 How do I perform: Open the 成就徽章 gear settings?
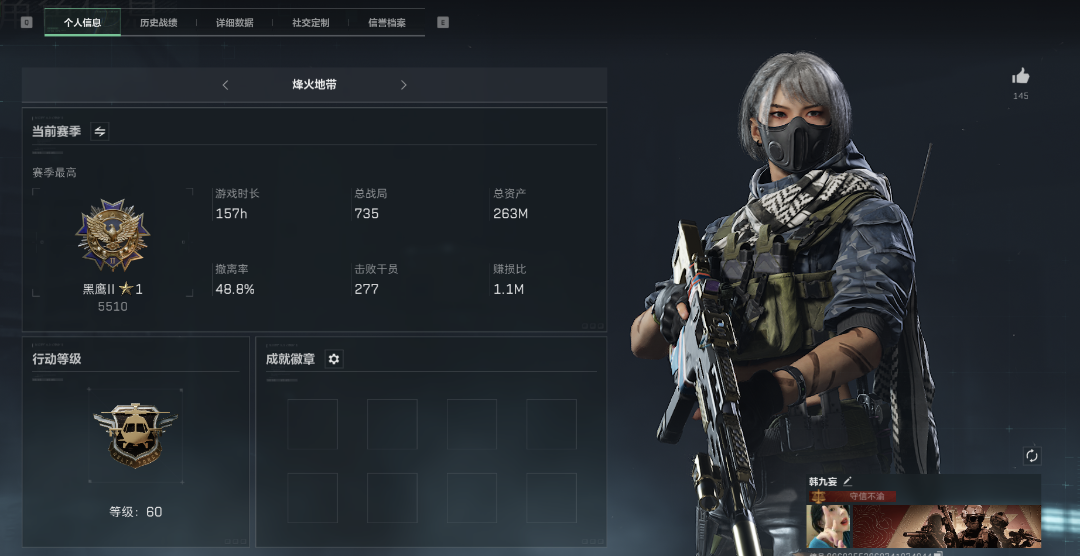click(334, 359)
